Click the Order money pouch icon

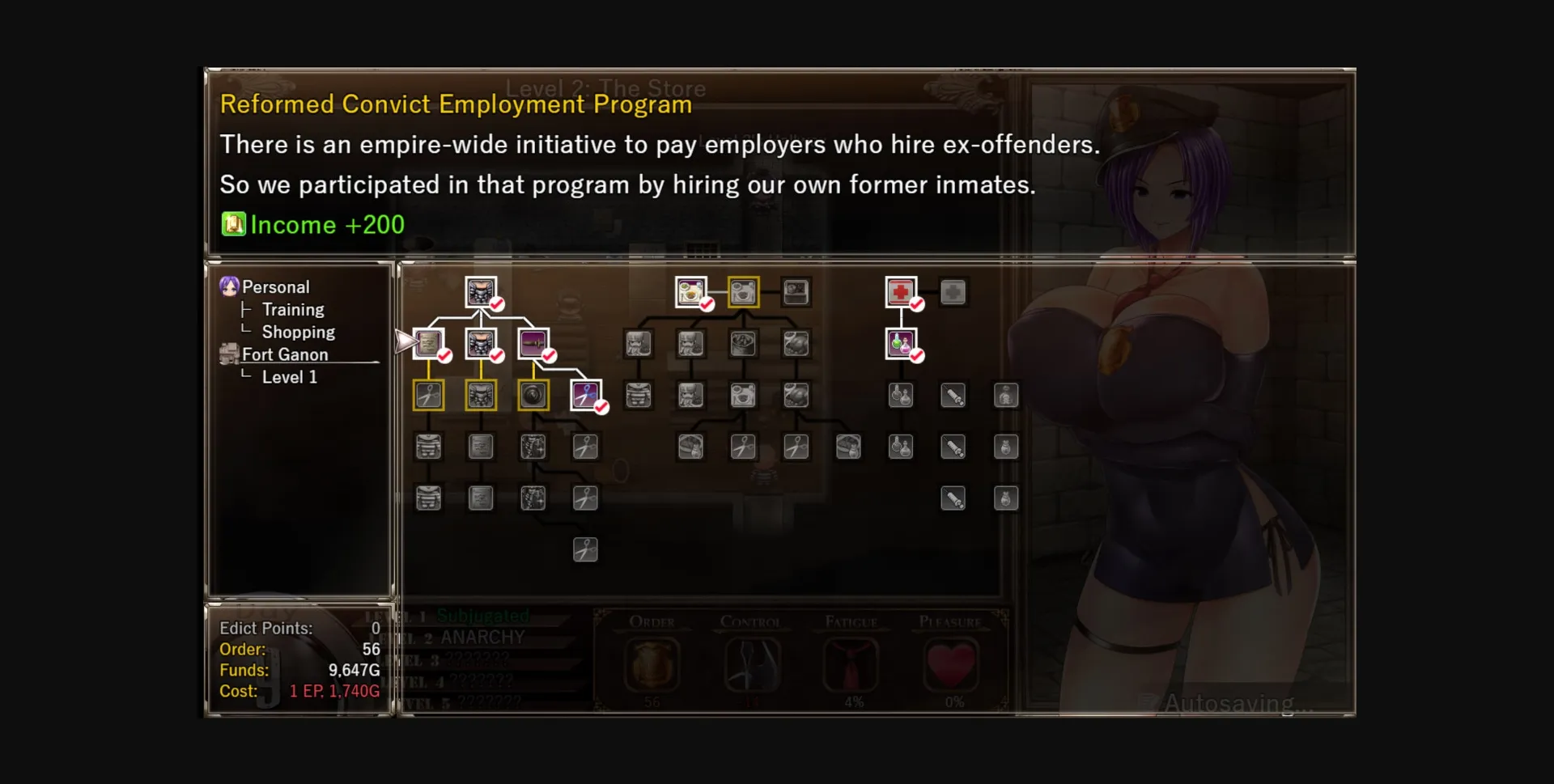tap(651, 665)
